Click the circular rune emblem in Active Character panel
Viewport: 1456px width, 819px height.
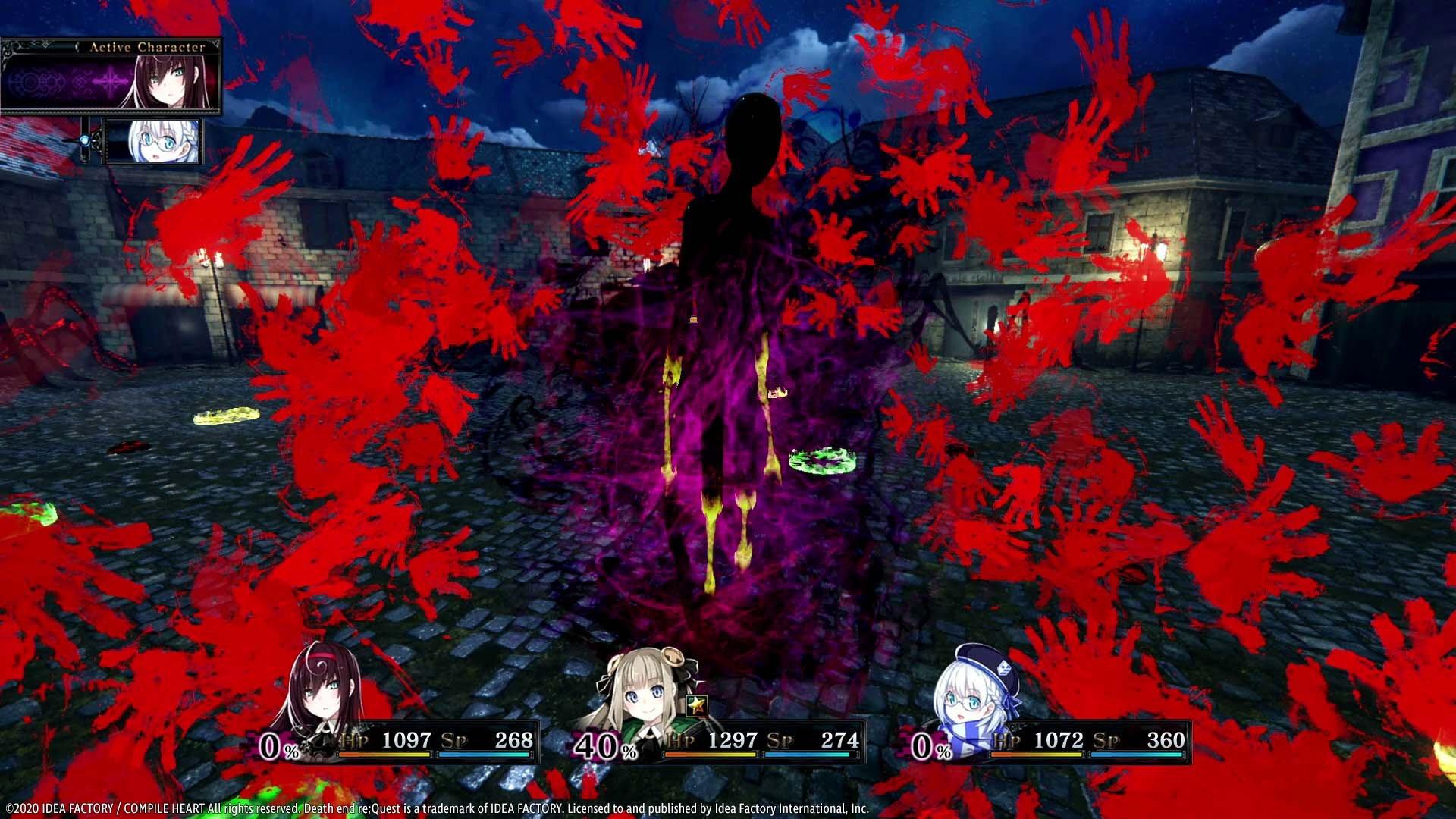point(30,83)
